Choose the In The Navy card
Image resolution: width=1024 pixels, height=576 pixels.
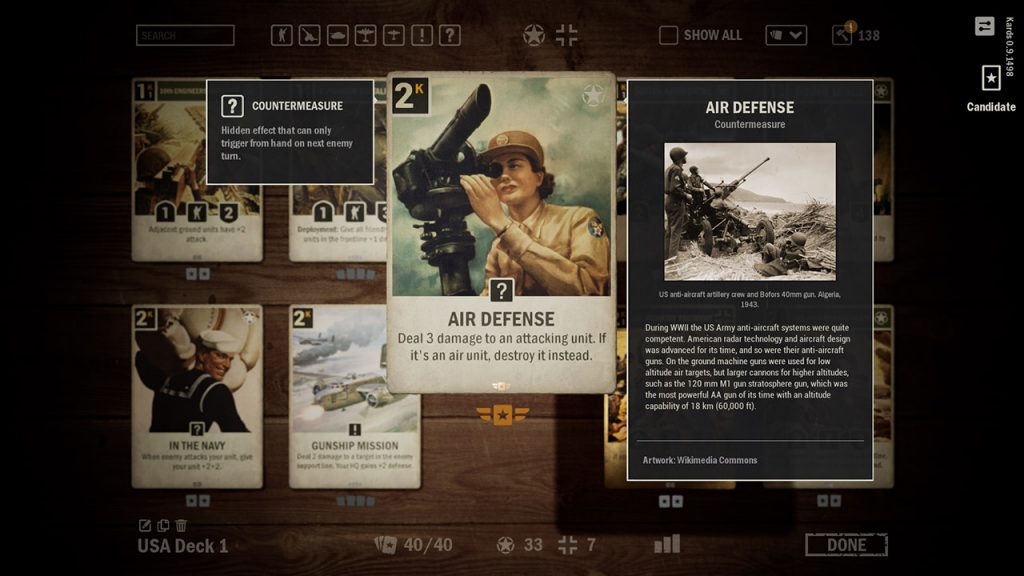[x=197, y=396]
